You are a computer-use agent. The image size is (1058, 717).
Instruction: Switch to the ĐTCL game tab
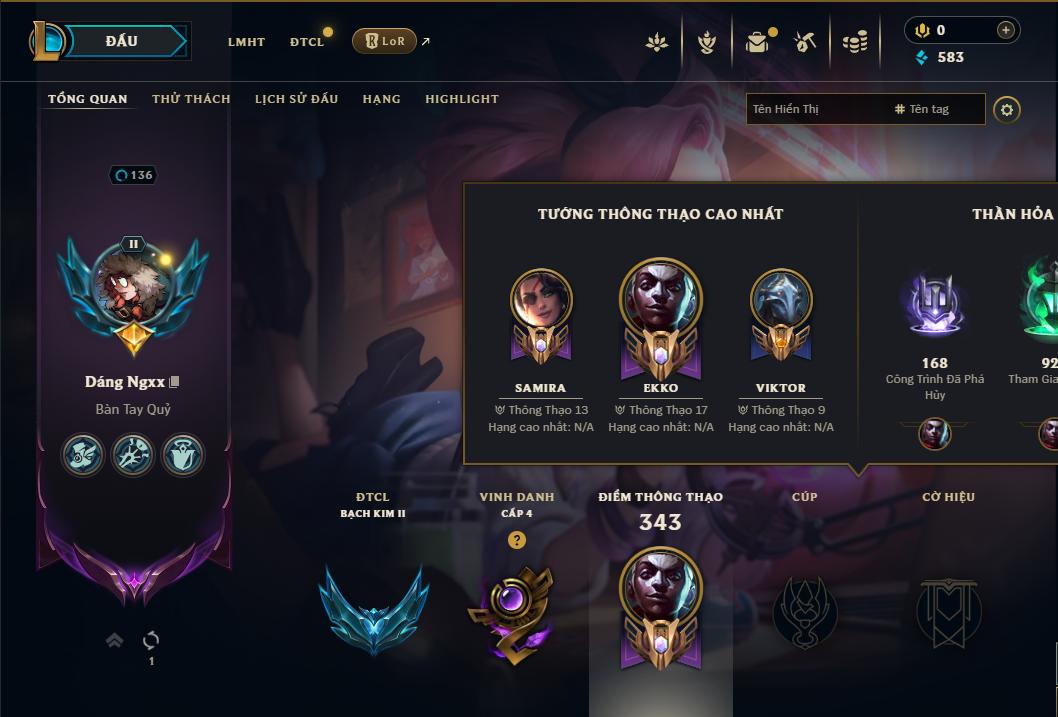coord(307,42)
